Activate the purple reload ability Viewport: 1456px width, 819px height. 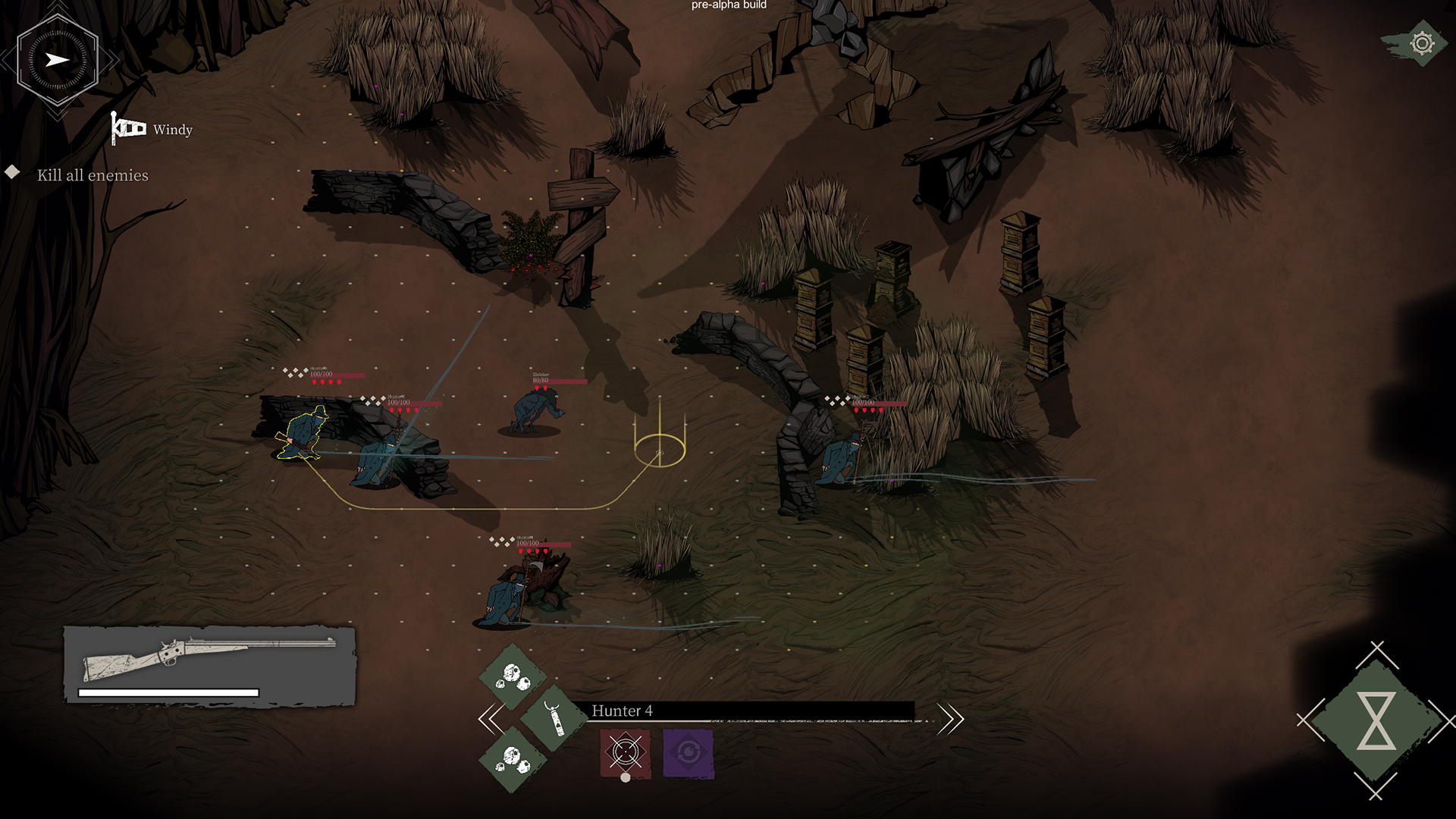click(x=688, y=752)
